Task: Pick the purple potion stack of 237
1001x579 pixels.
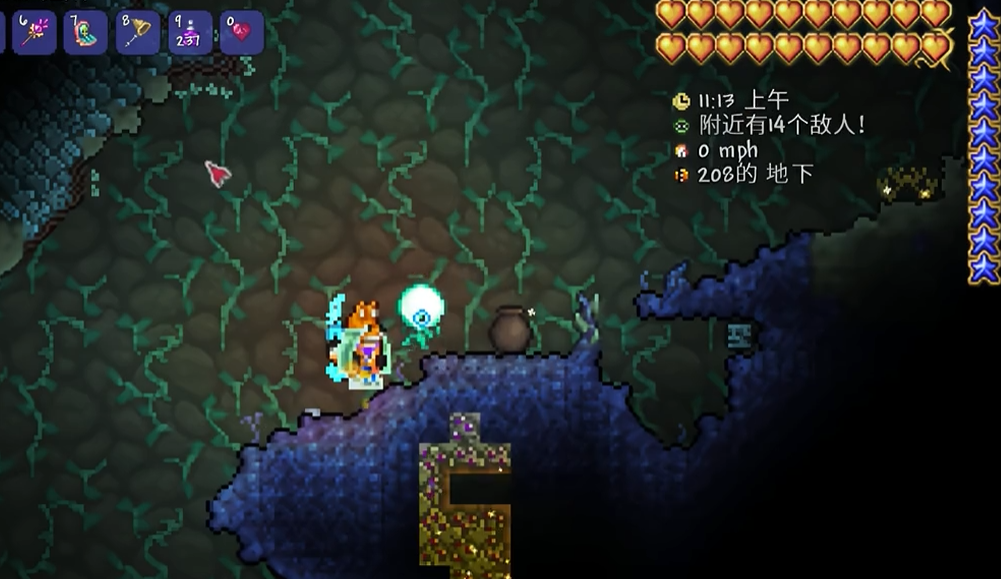Action: click(x=190, y=32)
